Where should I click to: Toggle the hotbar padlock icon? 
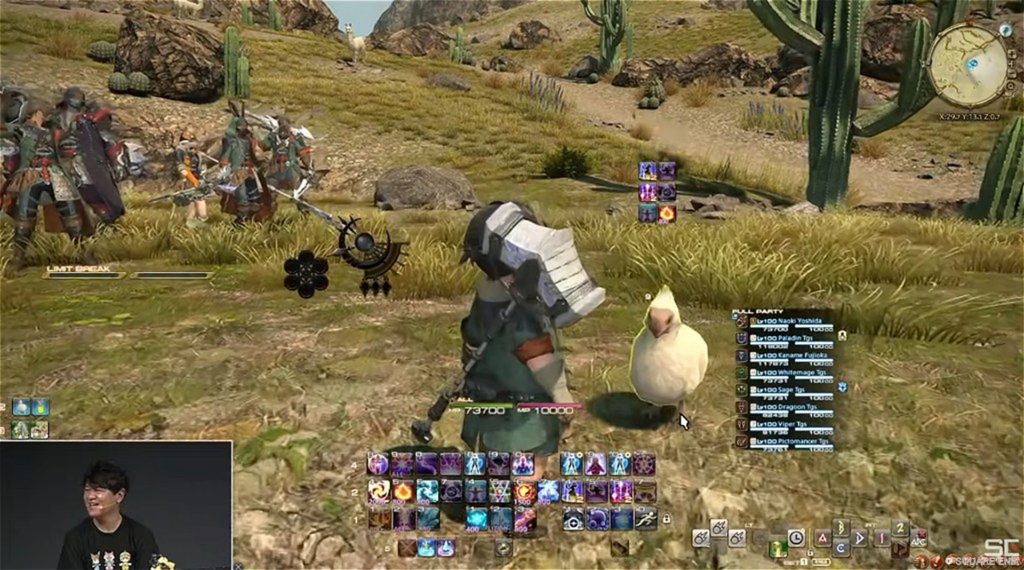point(666,519)
